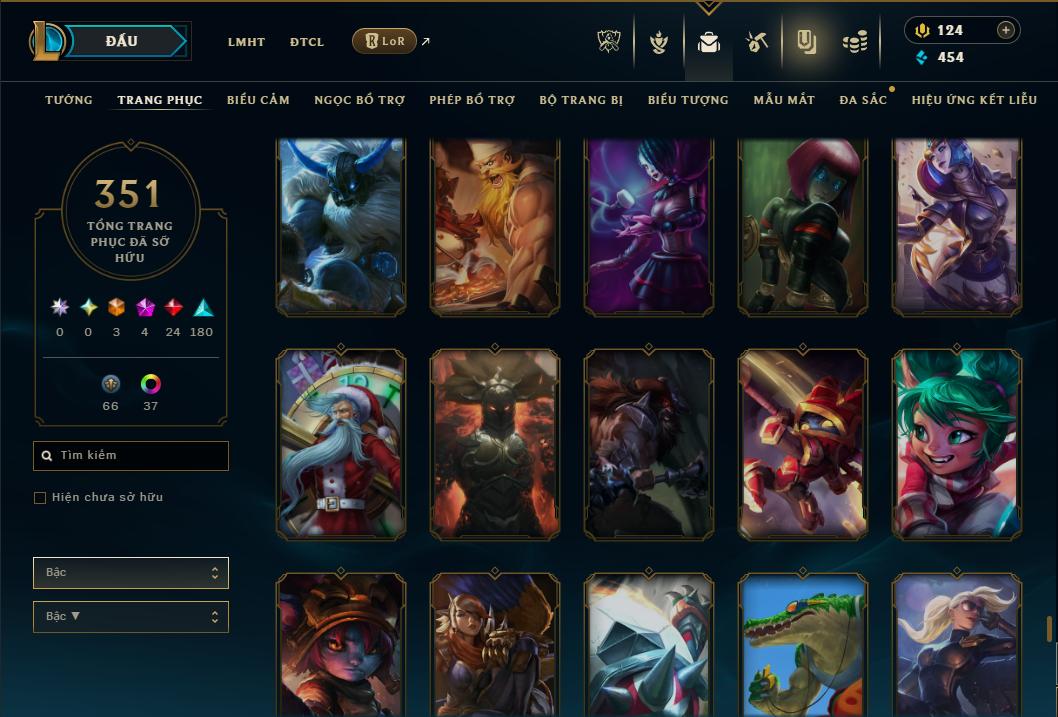Add RP with the plus button
The width and height of the screenshot is (1058, 717).
(1006, 30)
